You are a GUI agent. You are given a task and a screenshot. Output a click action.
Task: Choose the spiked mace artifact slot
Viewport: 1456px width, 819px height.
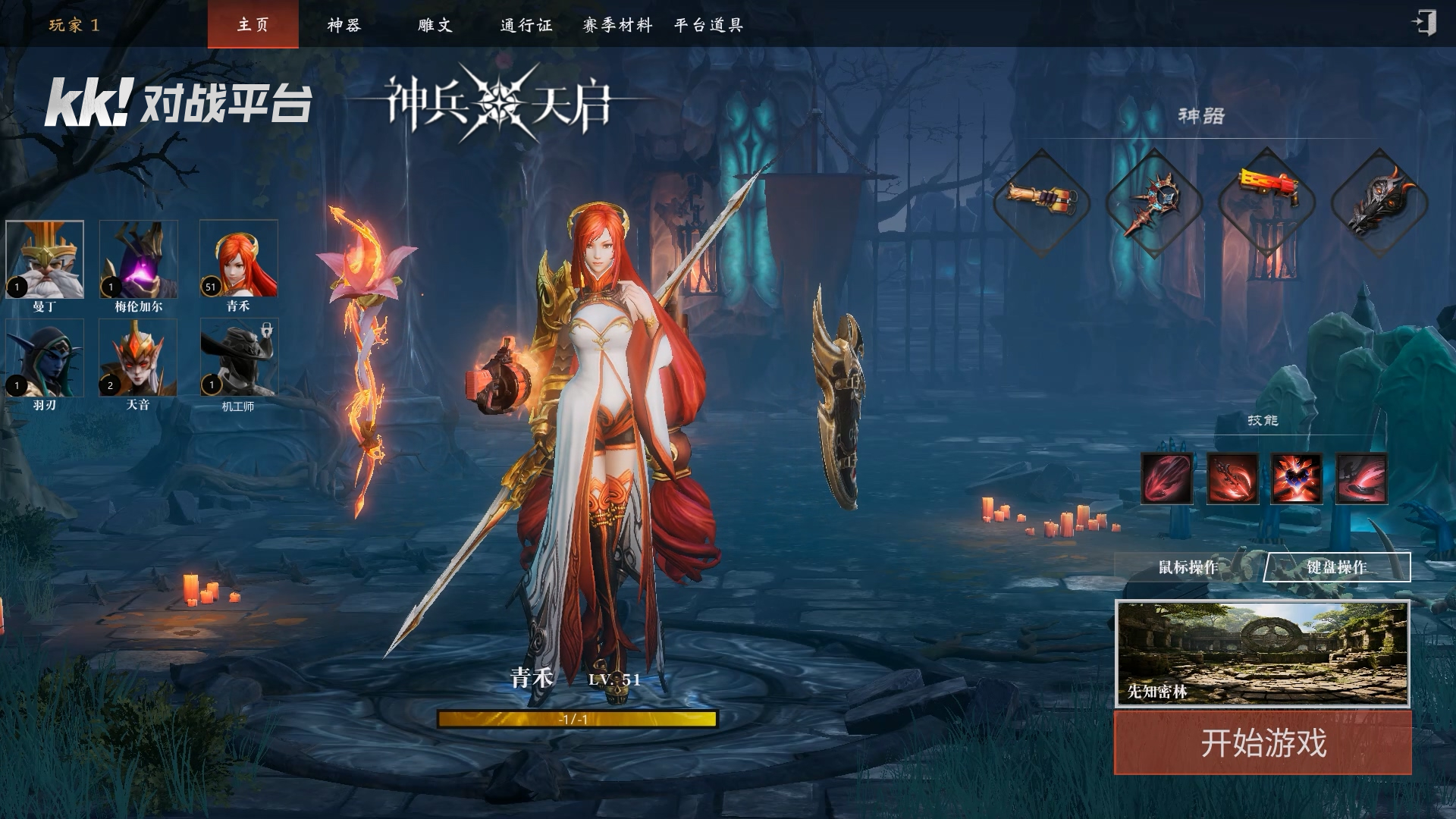click(1153, 202)
